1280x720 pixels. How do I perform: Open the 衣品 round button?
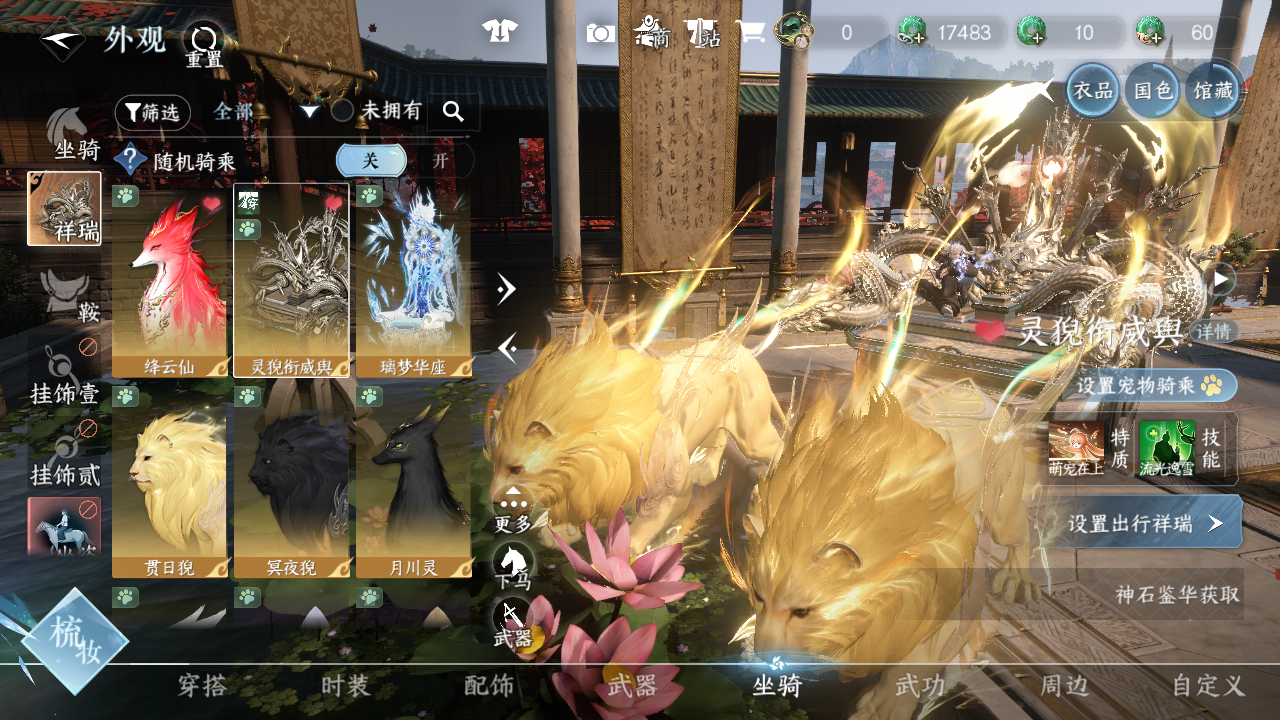(x=1092, y=90)
